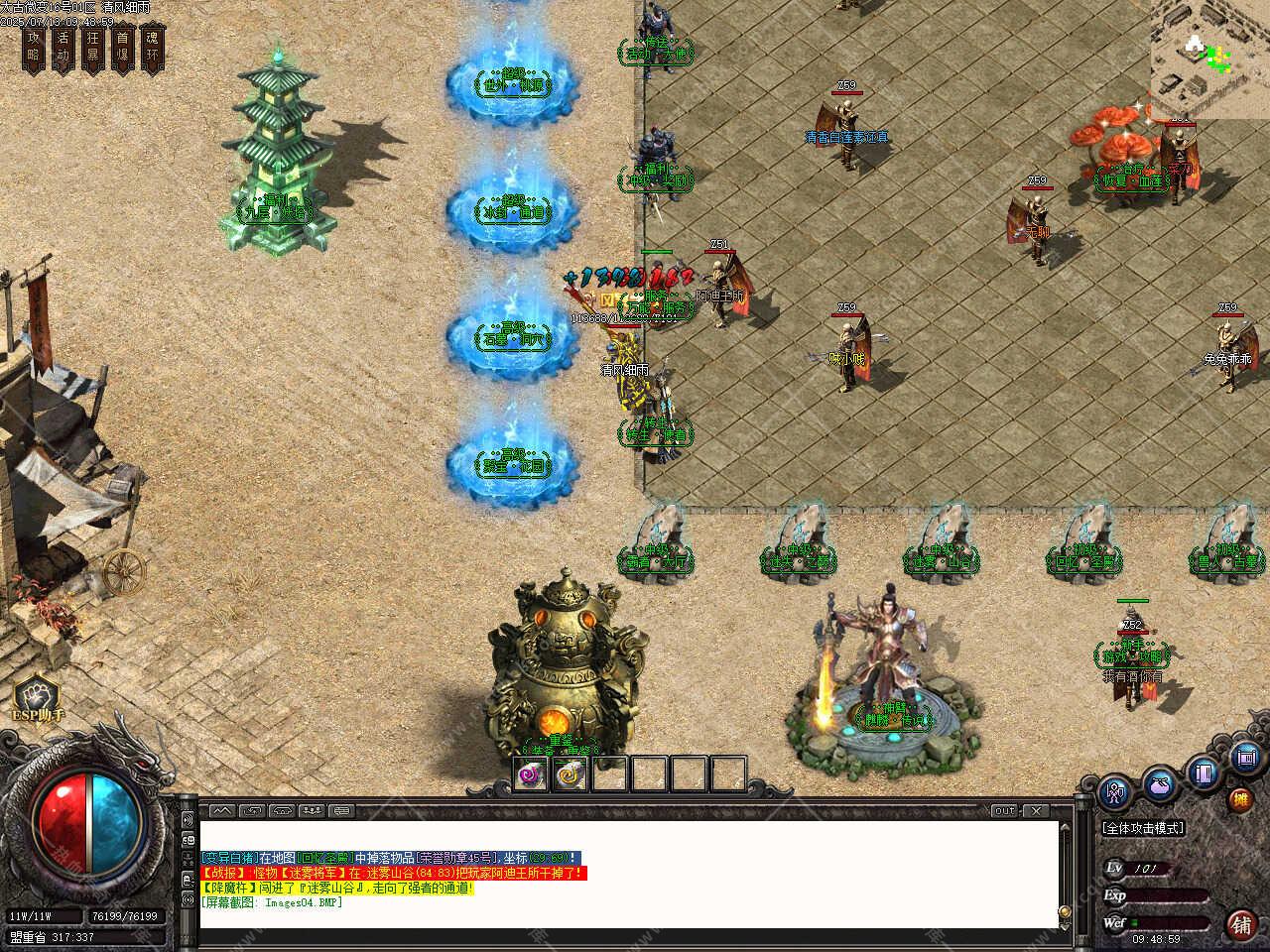Image resolution: width=1270 pixels, height=952 pixels.
Task: Open the scroll icon in the corner
Action: coord(1246,759)
